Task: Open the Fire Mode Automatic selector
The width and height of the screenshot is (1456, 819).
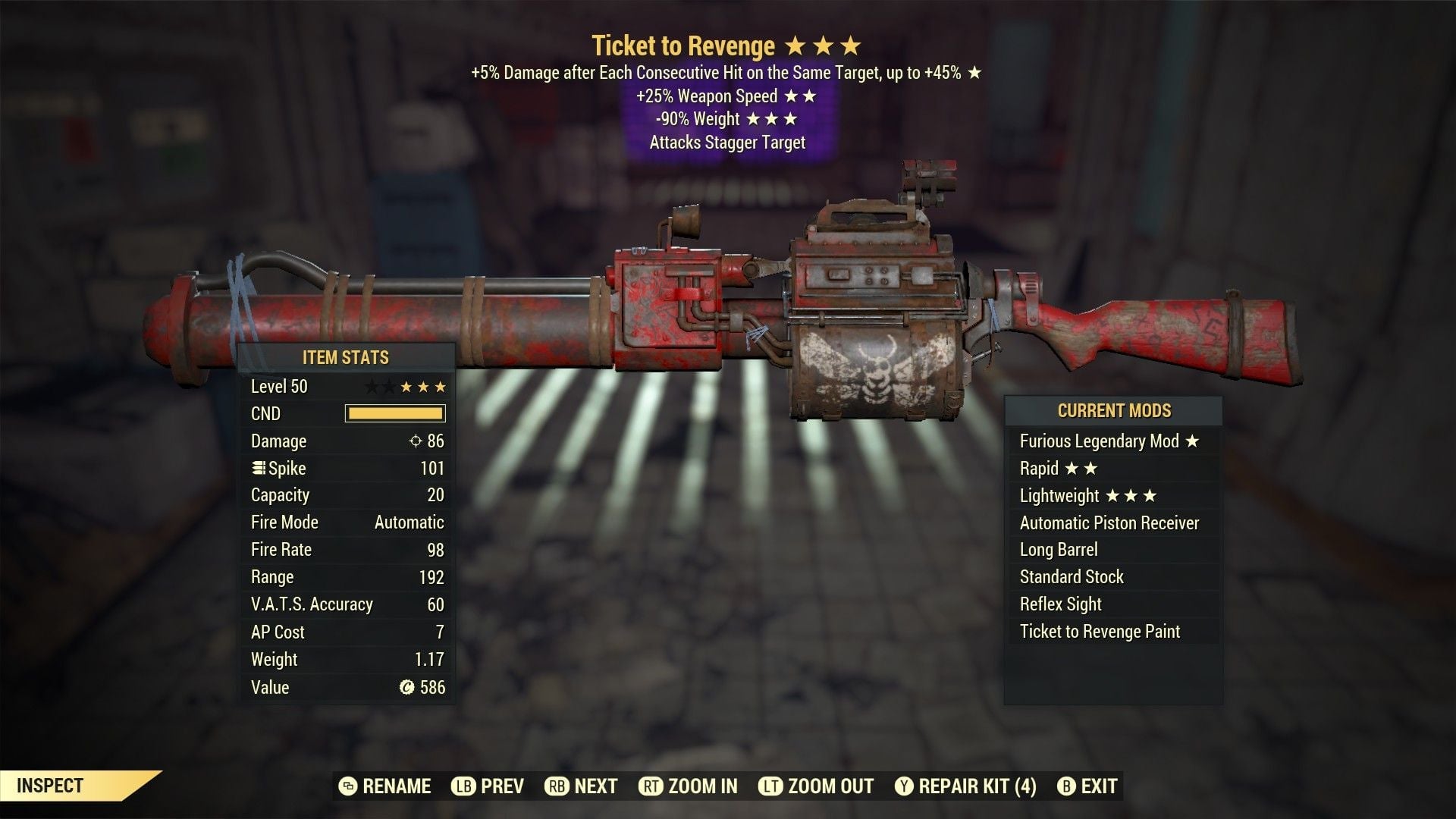Action: click(407, 522)
